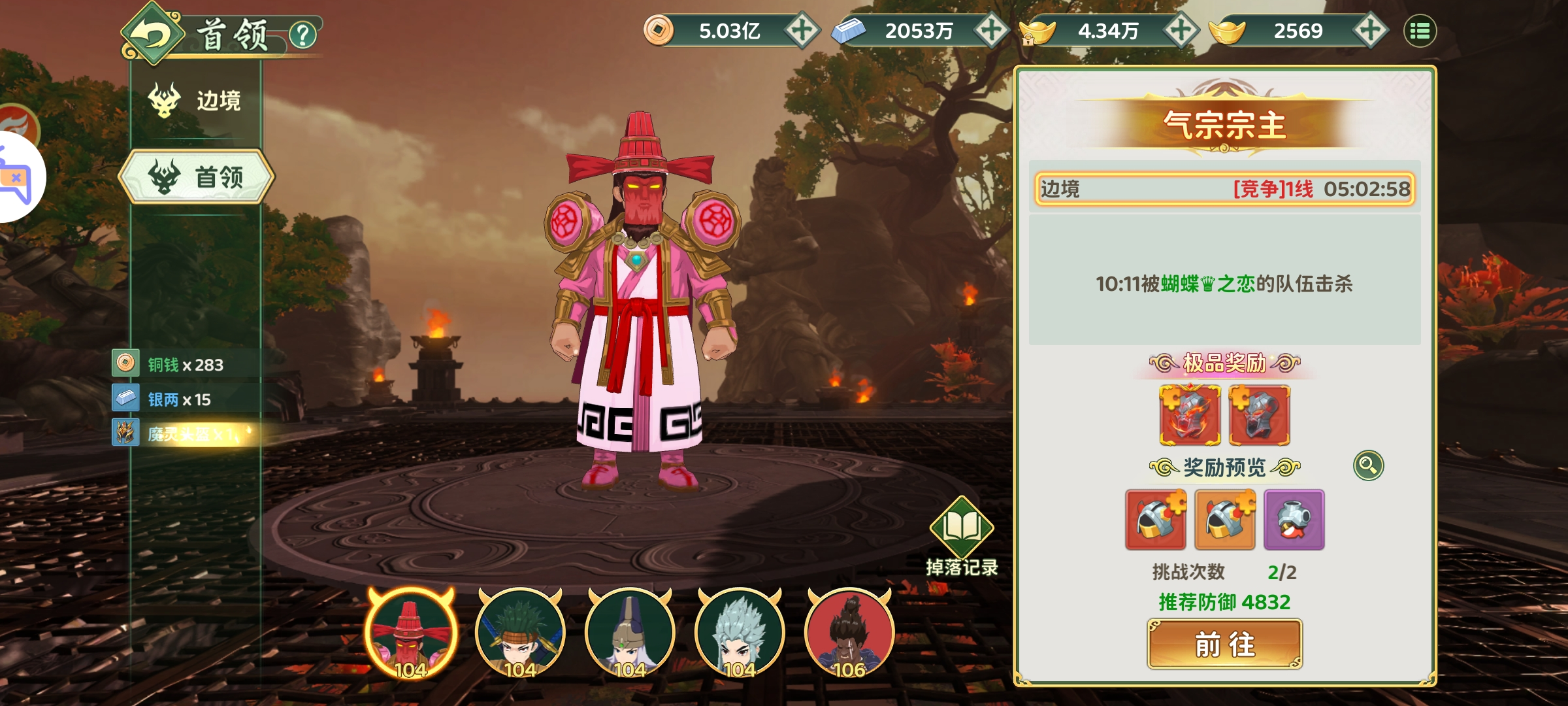Open the help question mark icon
Screen dimensions: 1568x706
tap(302, 35)
